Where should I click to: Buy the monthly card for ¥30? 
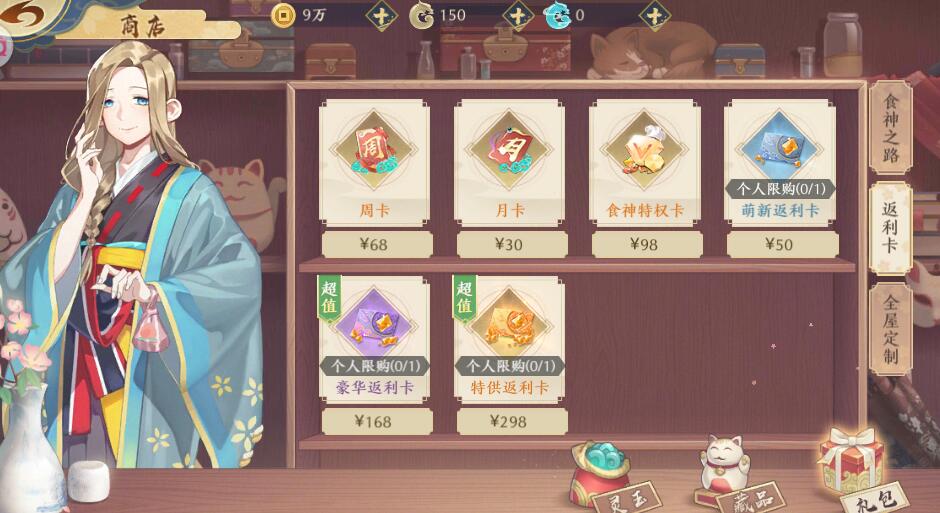click(x=509, y=244)
